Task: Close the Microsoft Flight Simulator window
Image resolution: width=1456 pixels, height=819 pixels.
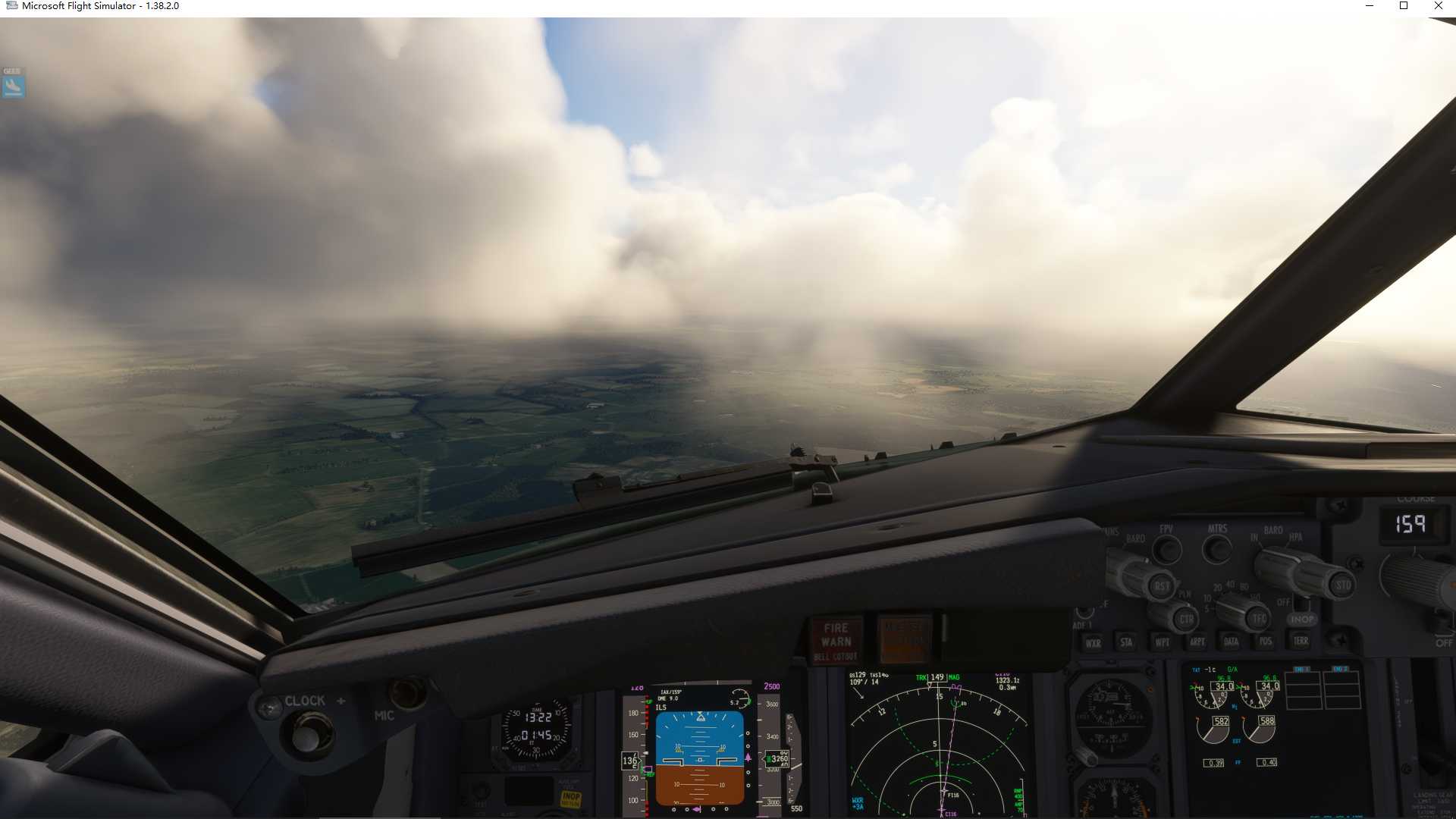Action: click(x=1438, y=6)
